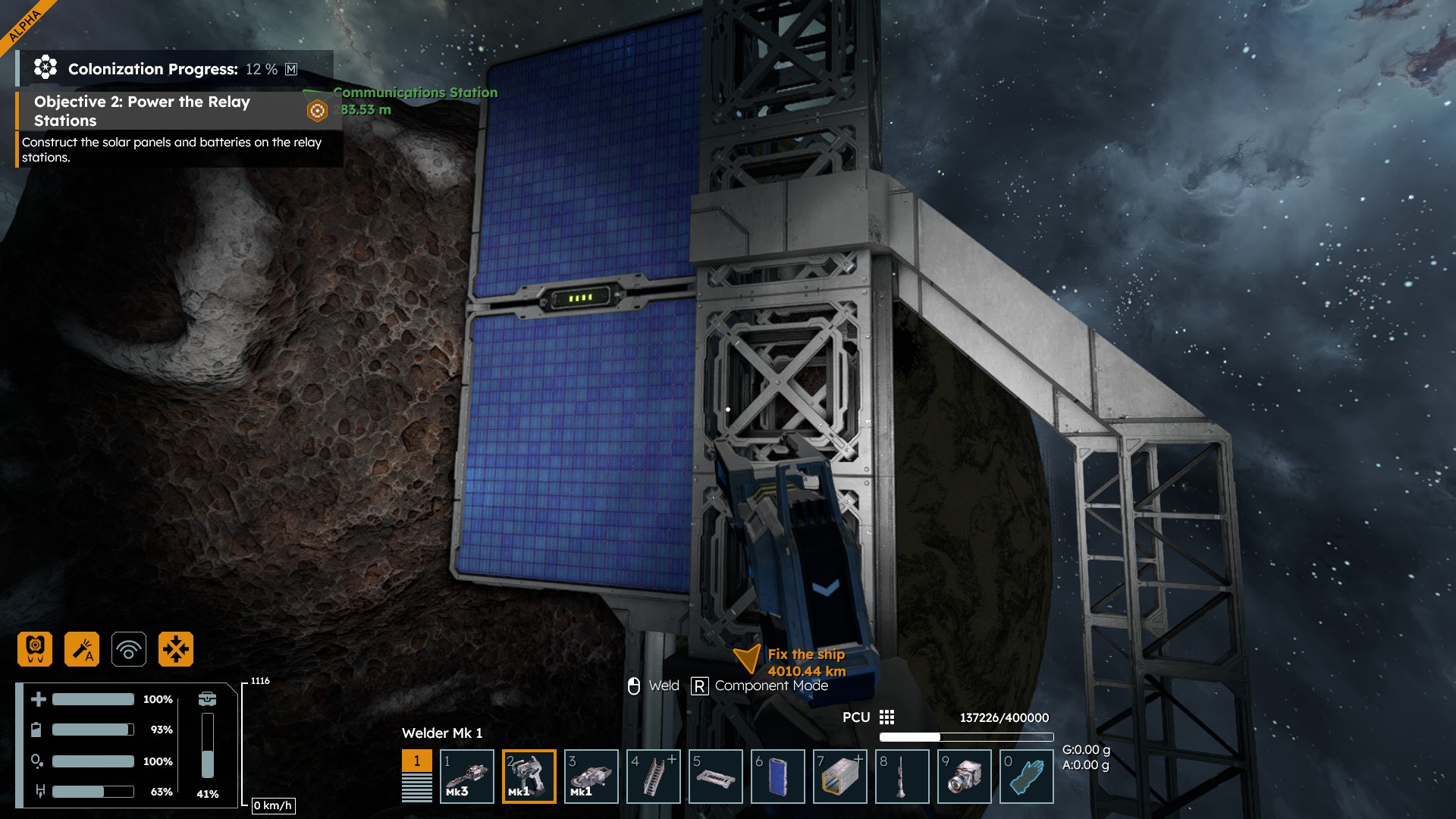Toggle the flashlight auto mode icon

click(82, 649)
